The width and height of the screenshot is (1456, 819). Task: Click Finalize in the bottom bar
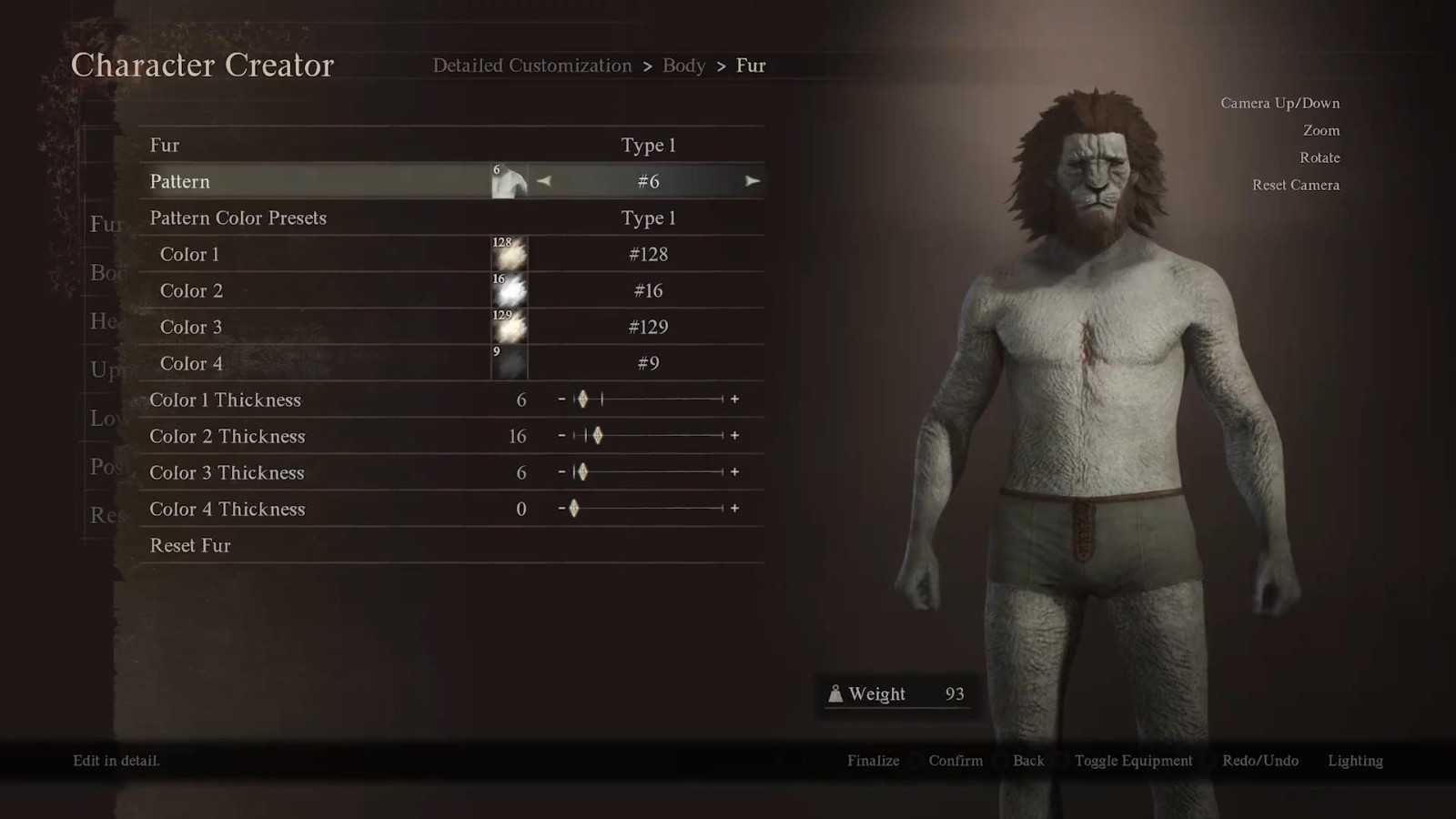click(x=873, y=761)
